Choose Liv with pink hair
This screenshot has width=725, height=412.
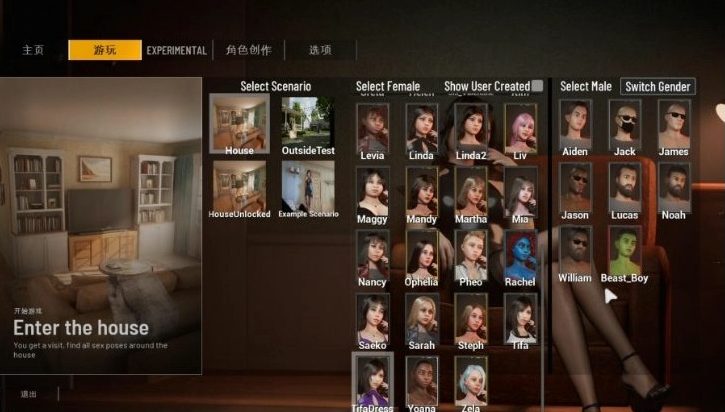[520, 128]
